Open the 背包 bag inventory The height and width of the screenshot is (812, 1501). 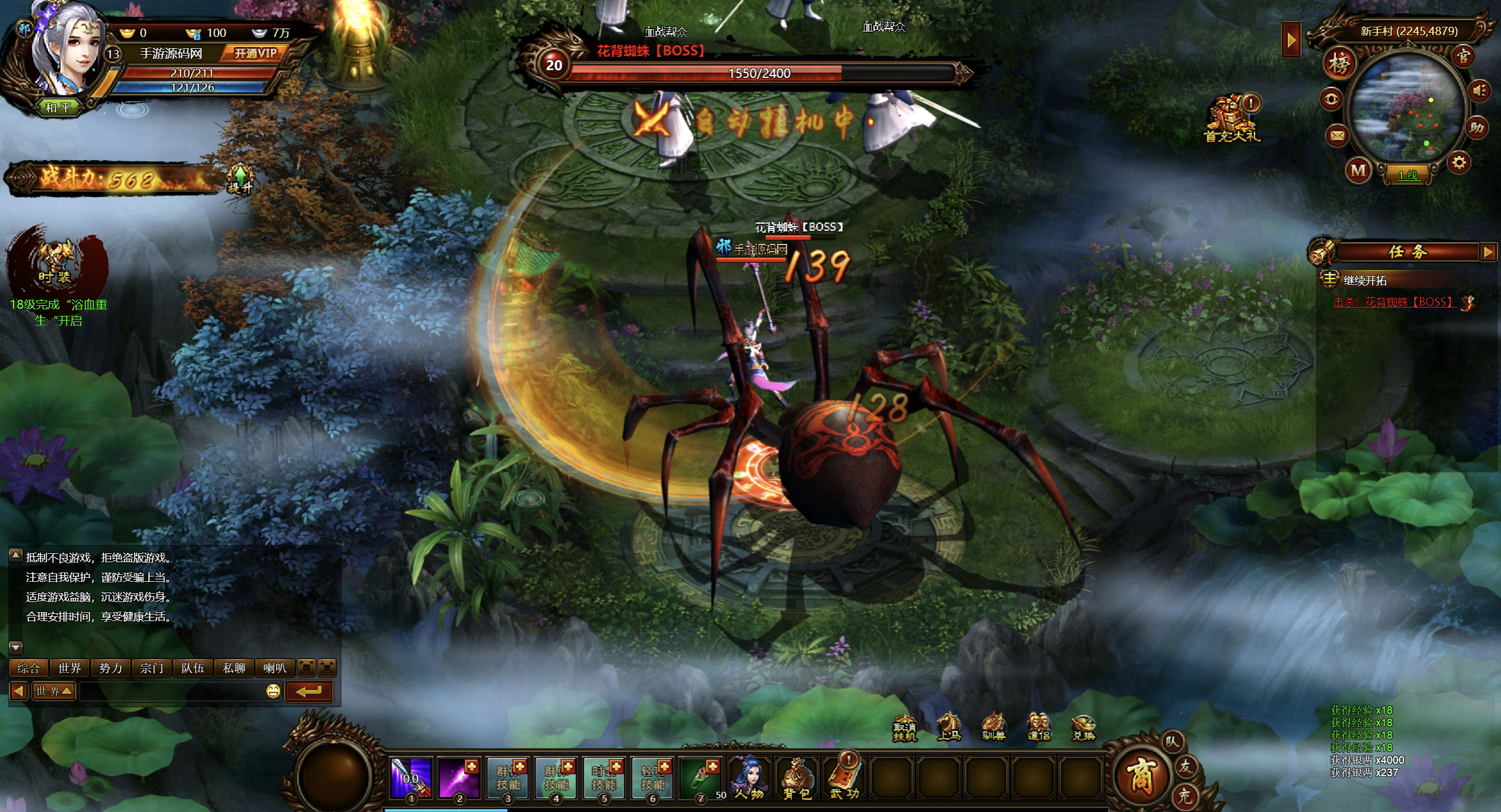pyautogui.click(x=797, y=778)
